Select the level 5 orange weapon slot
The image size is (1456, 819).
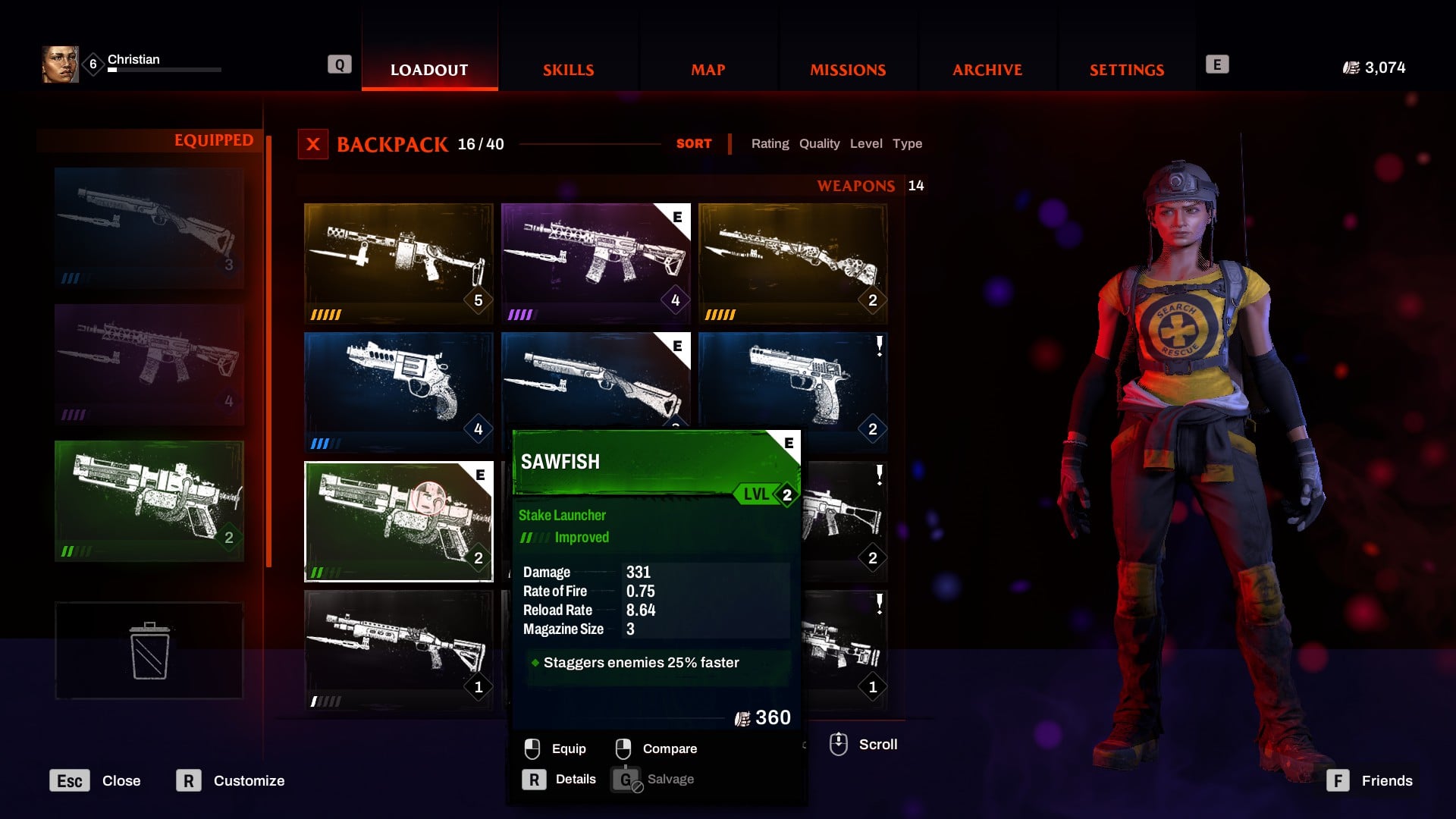398,262
